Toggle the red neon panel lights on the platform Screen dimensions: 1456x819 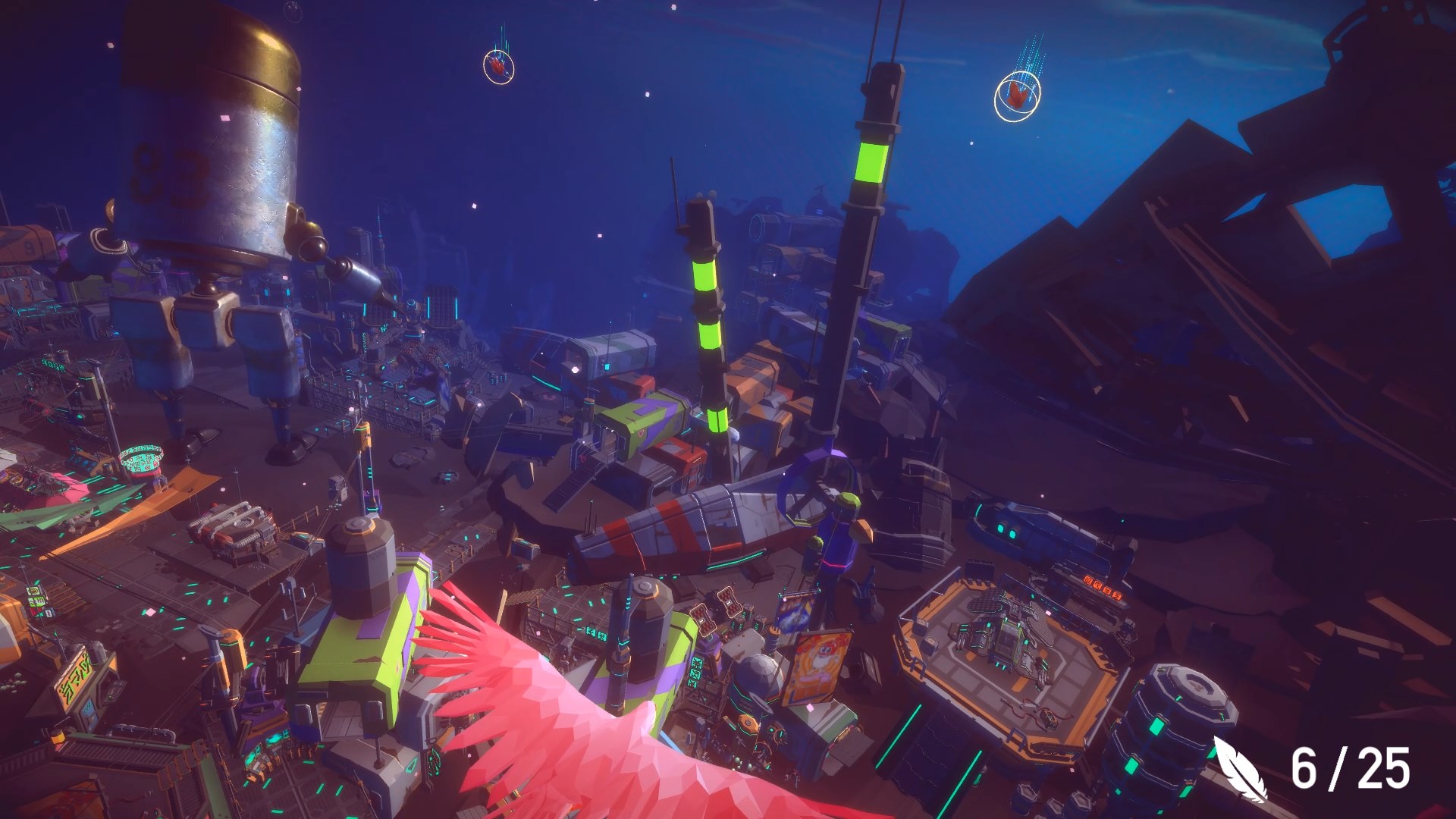click(1101, 587)
